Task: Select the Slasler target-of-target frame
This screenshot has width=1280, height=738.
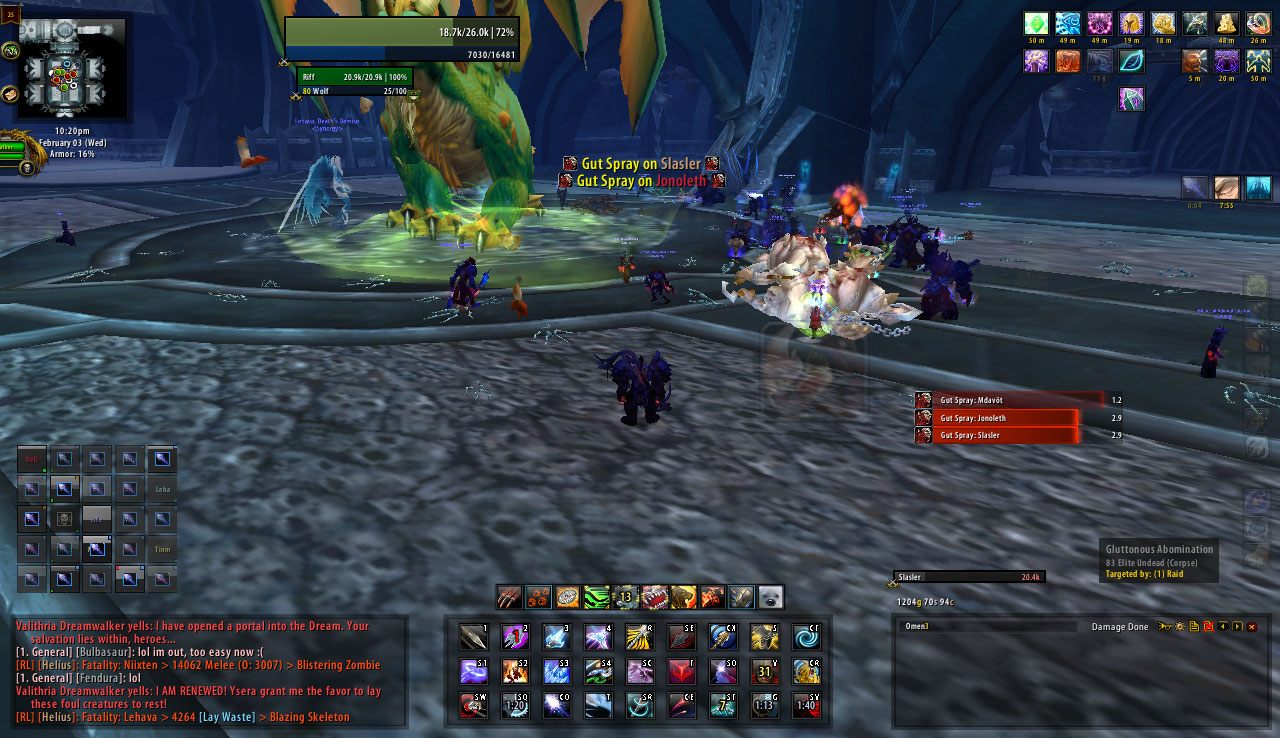Action: [968, 577]
